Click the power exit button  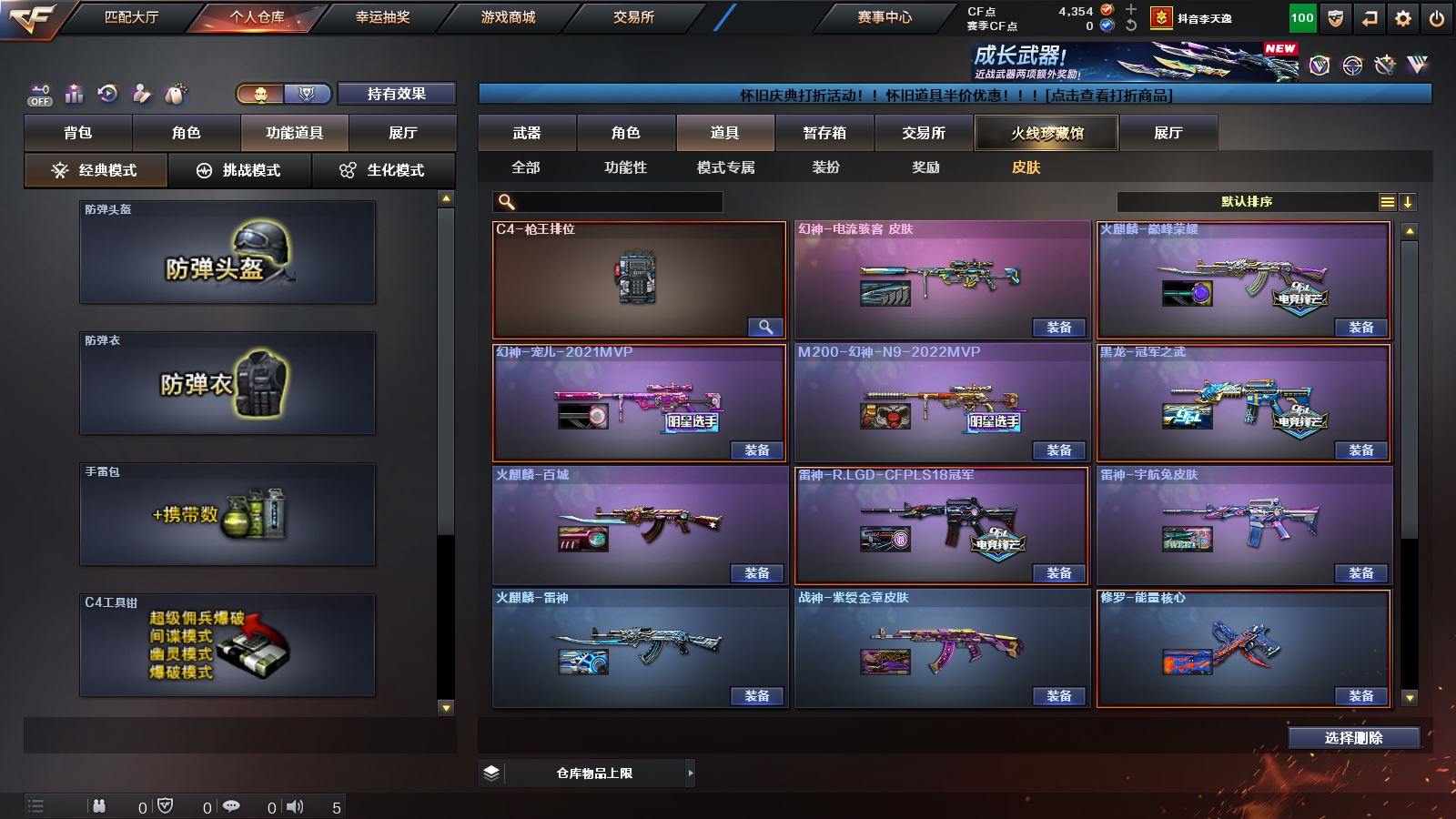[1437, 18]
